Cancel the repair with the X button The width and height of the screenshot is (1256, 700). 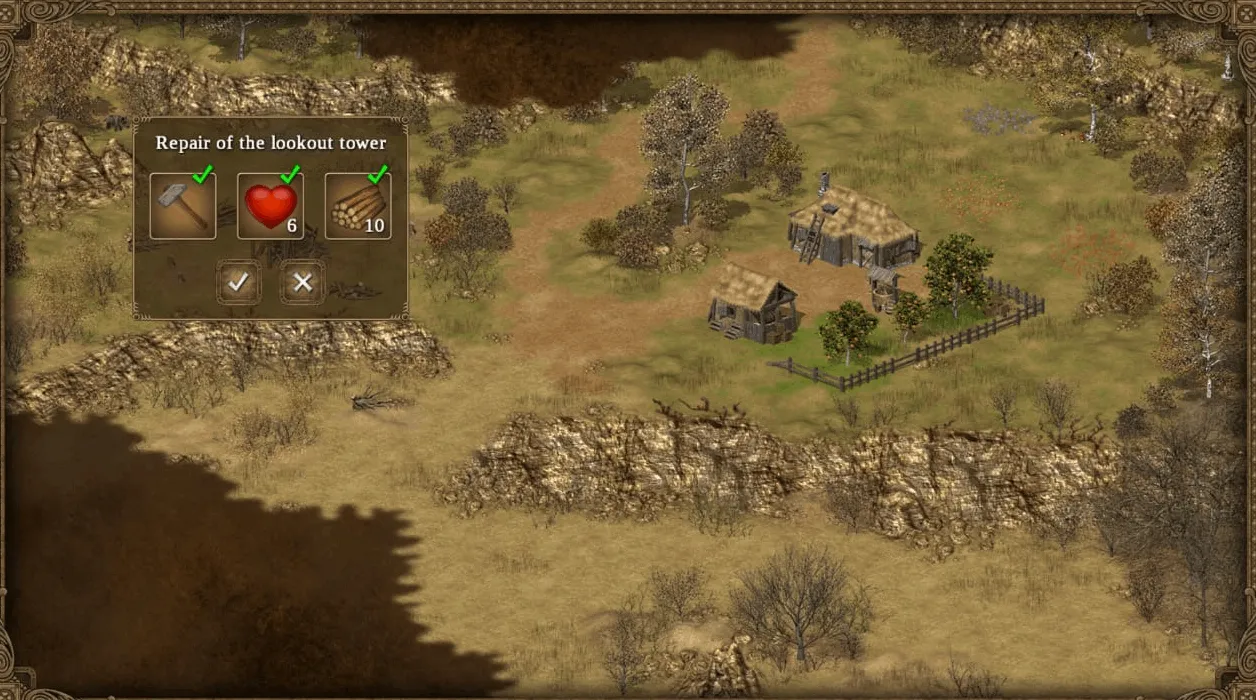click(302, 283)
